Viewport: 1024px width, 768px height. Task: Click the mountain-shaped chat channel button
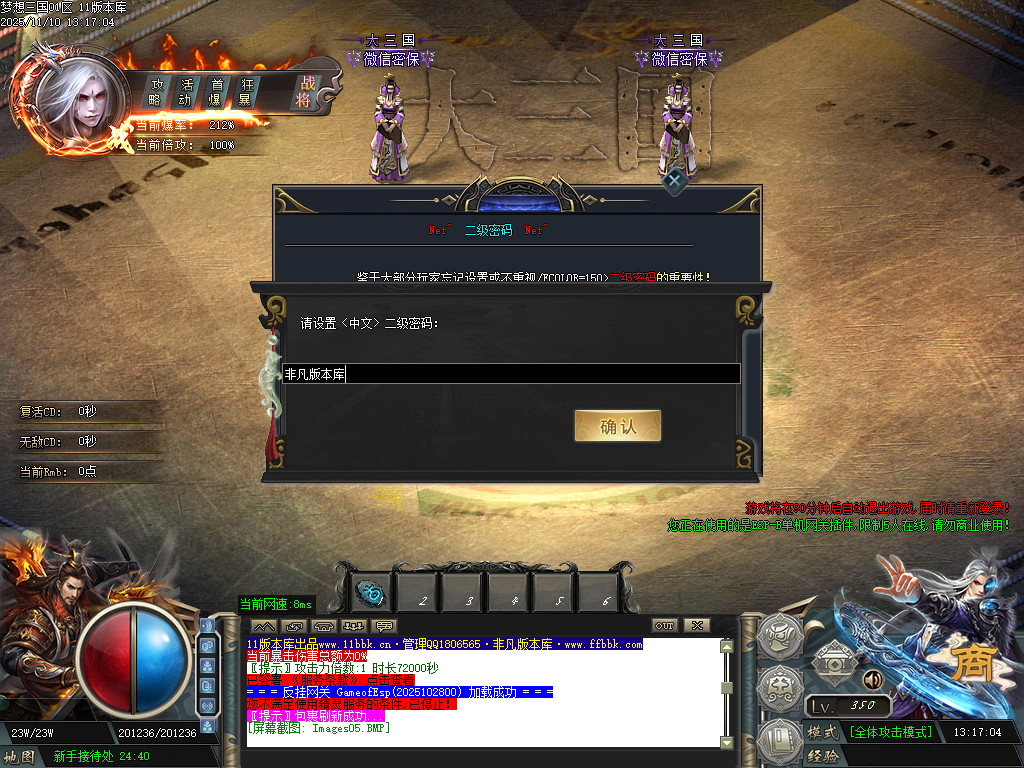click(x=266, y=626)
